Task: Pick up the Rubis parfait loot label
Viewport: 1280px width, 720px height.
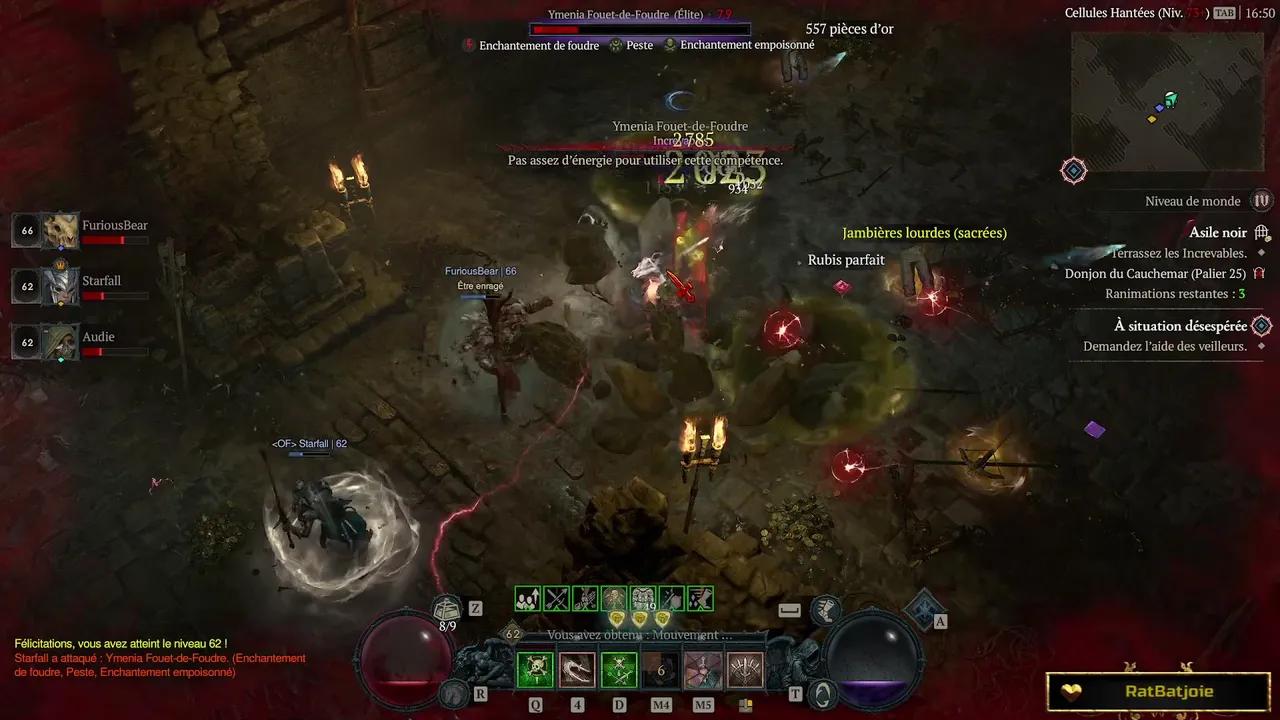Action: (846, 260)
